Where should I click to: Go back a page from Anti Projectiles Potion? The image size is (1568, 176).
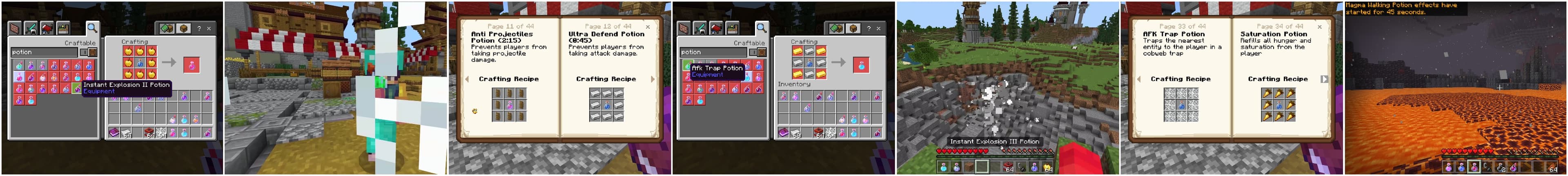coord(467,79)
